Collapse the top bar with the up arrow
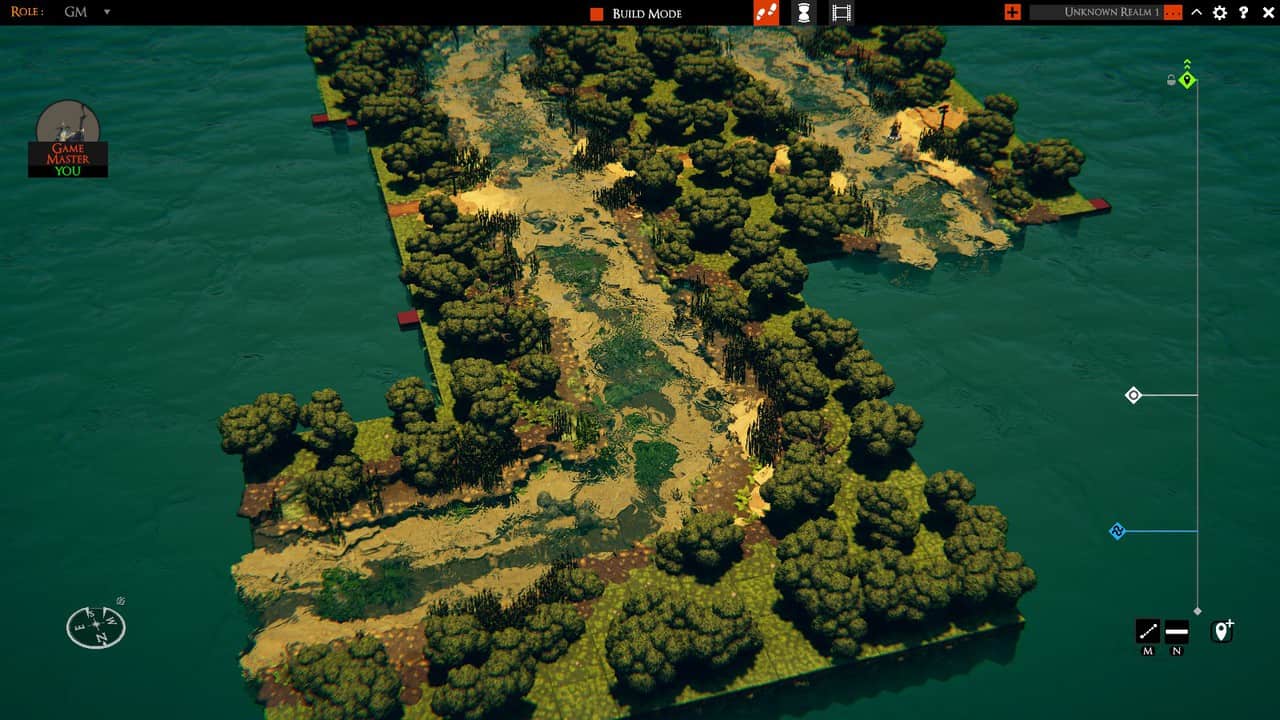This screenshot has width=1280, height=720. click(x=1196, y=12)
